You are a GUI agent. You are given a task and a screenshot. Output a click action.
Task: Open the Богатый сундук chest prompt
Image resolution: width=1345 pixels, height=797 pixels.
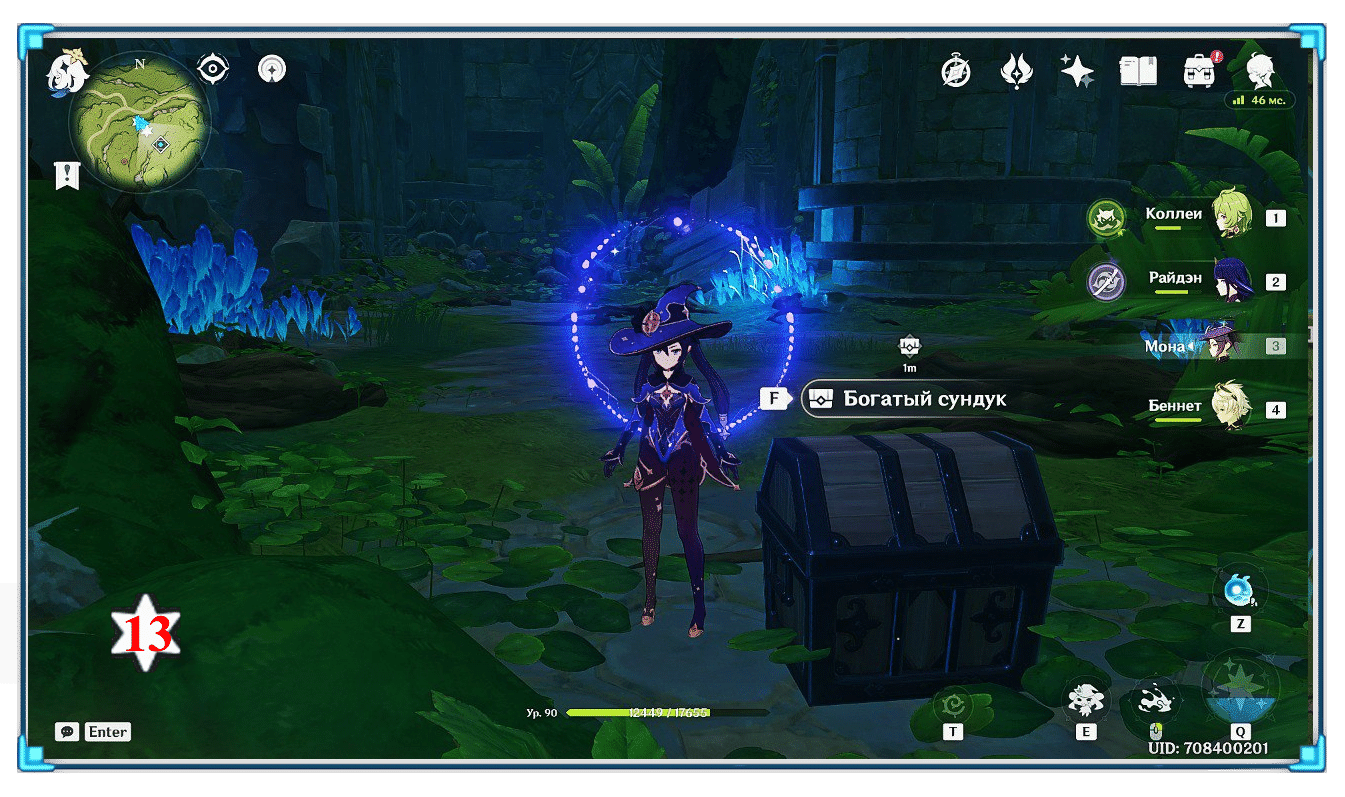pos(904,399)
